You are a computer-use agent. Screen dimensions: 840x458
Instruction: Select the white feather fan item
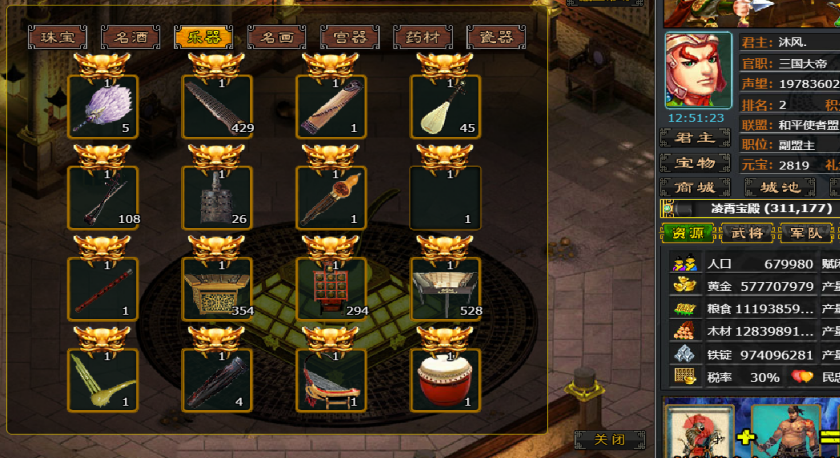click(102, 106)
